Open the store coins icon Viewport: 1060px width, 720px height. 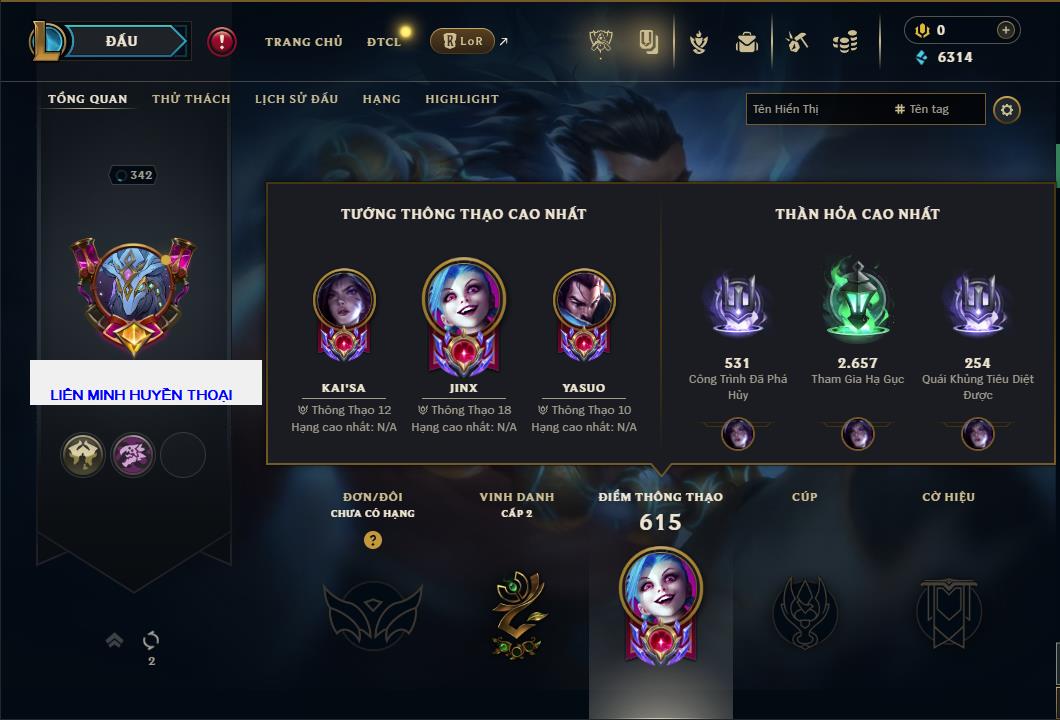click(845, 42)
